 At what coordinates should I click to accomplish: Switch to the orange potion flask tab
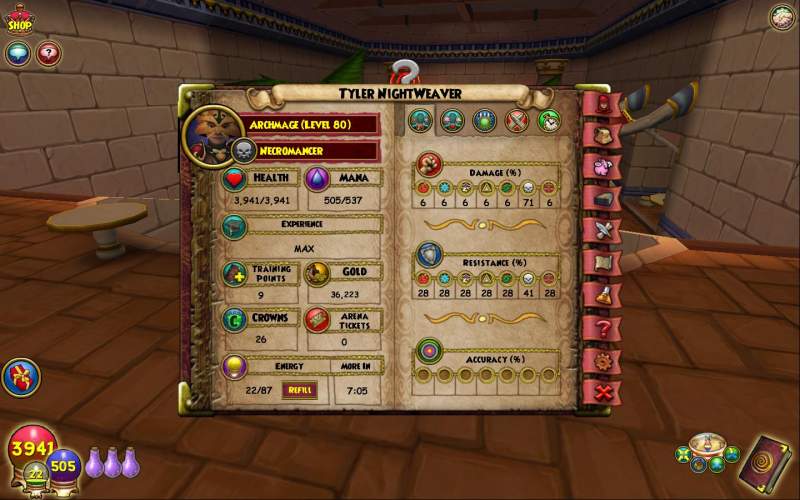point(603,295)
